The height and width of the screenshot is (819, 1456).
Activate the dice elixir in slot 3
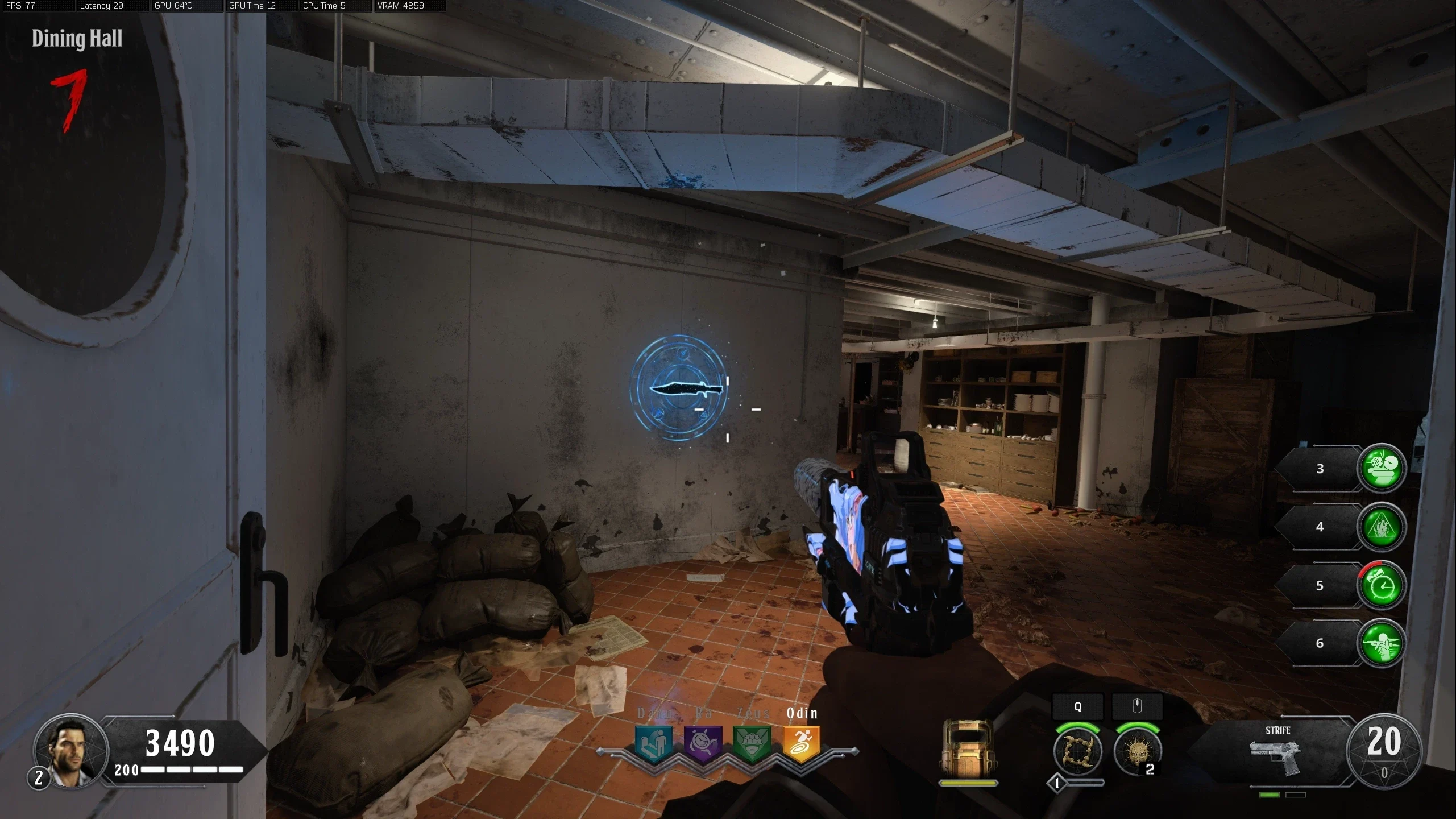[1382, 468]
